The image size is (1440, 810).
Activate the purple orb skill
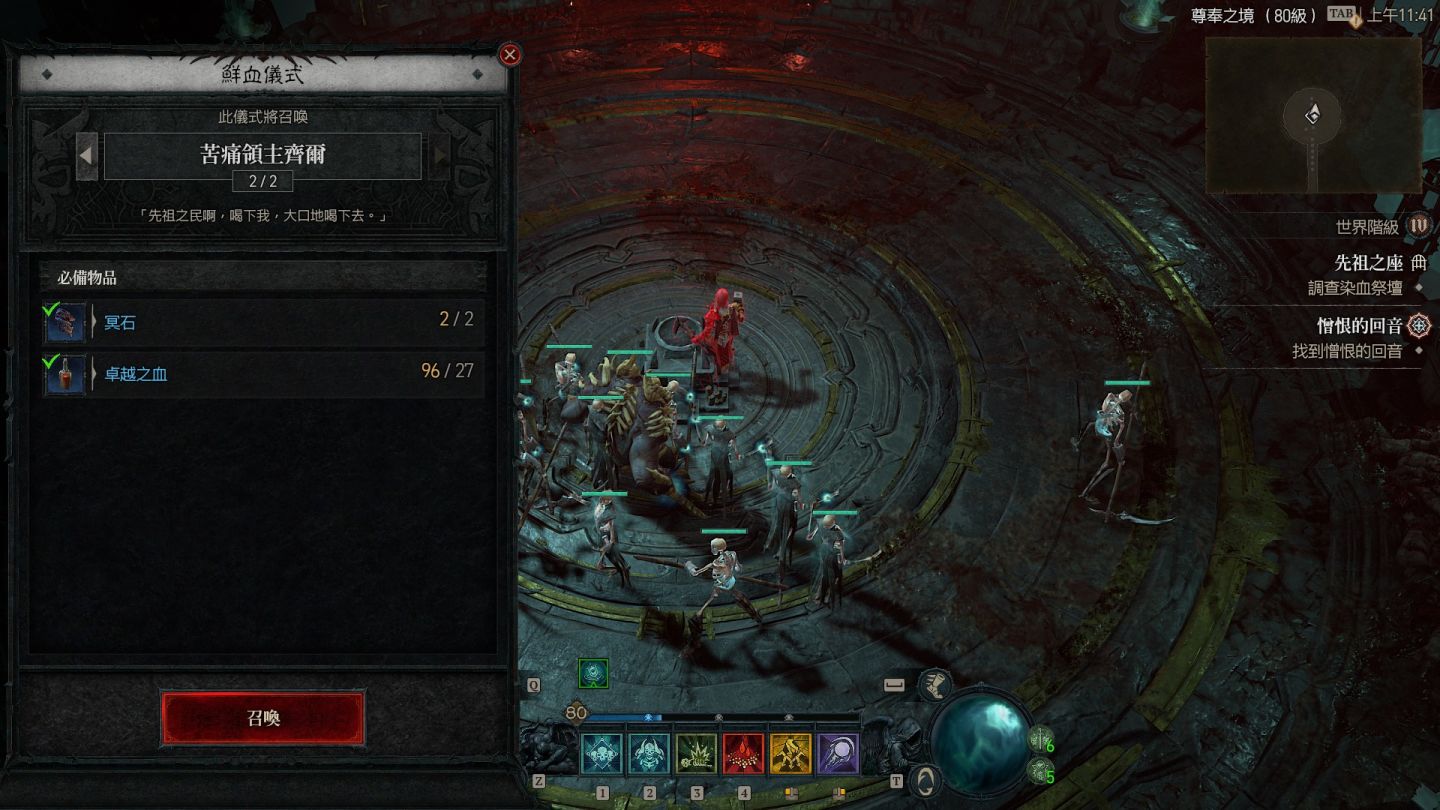[838, 754]
